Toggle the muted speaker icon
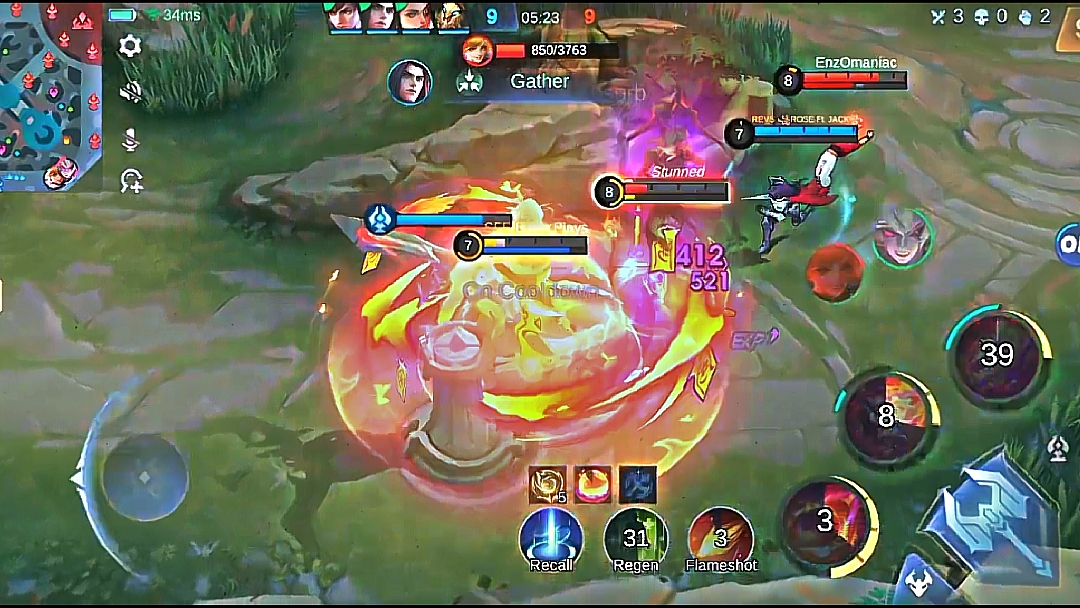 click(130, 92)
